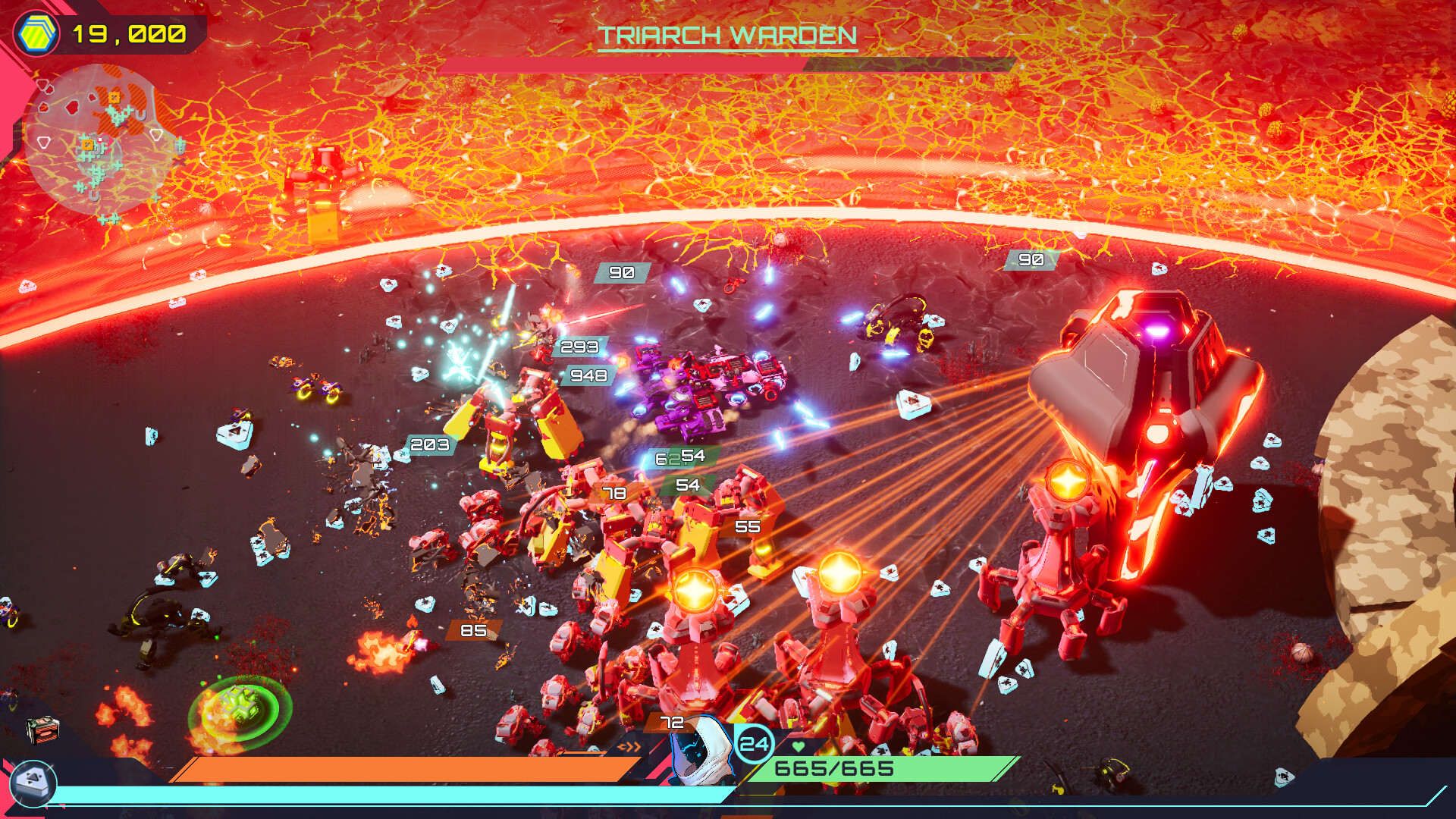1456x819 pixels.
Task: Click the level 24 badge
Action: 755,743
